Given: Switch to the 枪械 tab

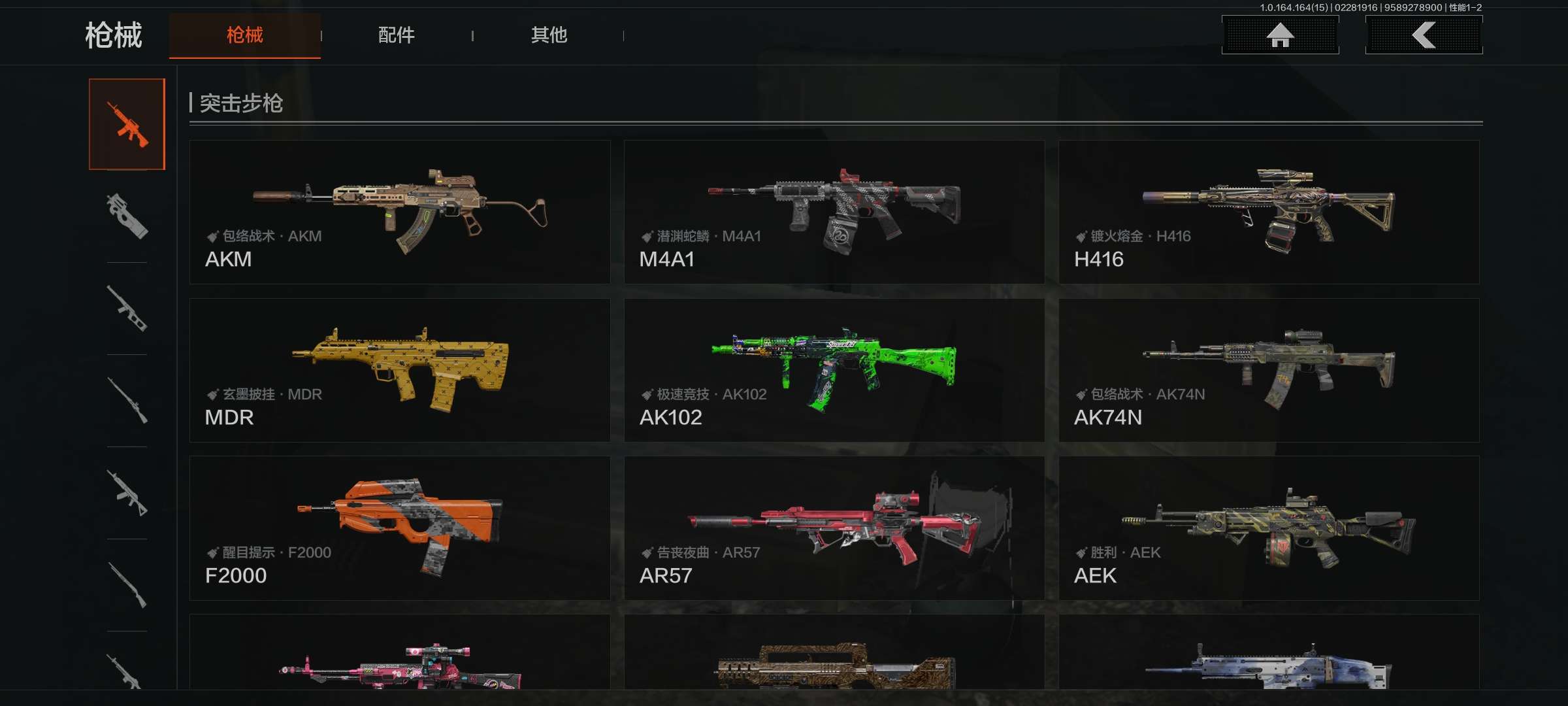Looking at the screenshot, I should pyautogui.click(x=244, y=35).
